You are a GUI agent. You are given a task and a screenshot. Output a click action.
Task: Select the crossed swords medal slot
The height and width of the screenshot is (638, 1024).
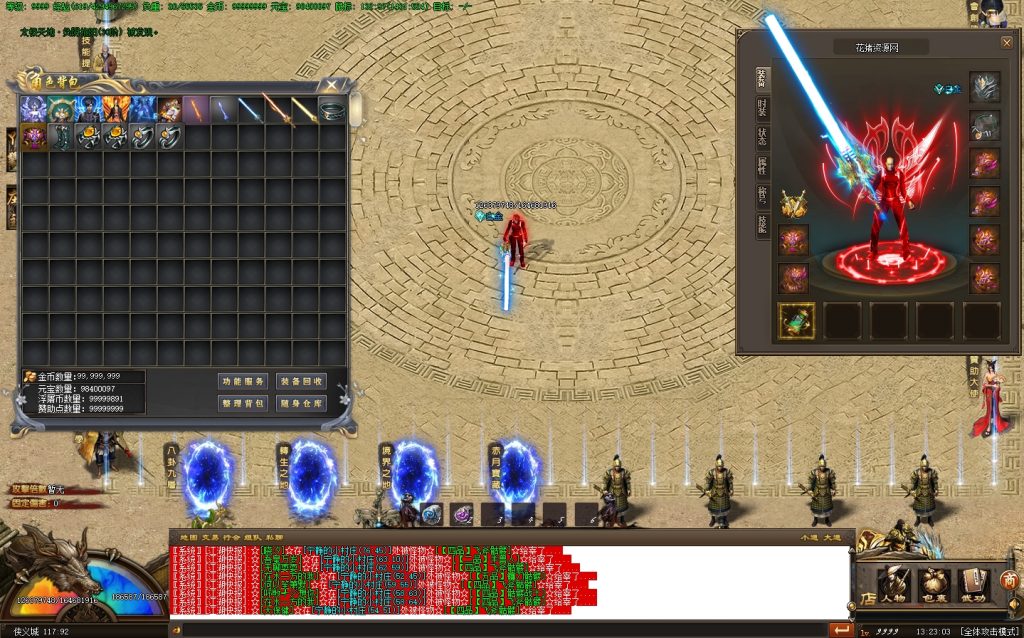794,204
